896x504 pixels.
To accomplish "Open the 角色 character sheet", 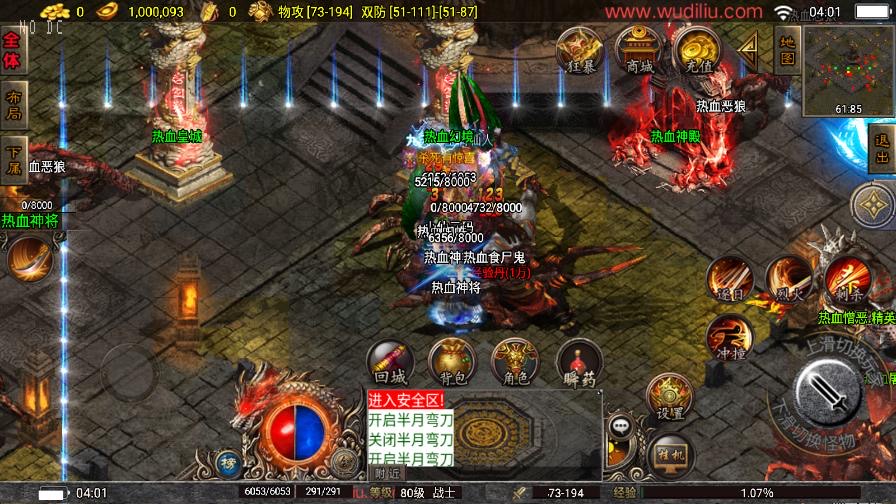I will point(516,362).
